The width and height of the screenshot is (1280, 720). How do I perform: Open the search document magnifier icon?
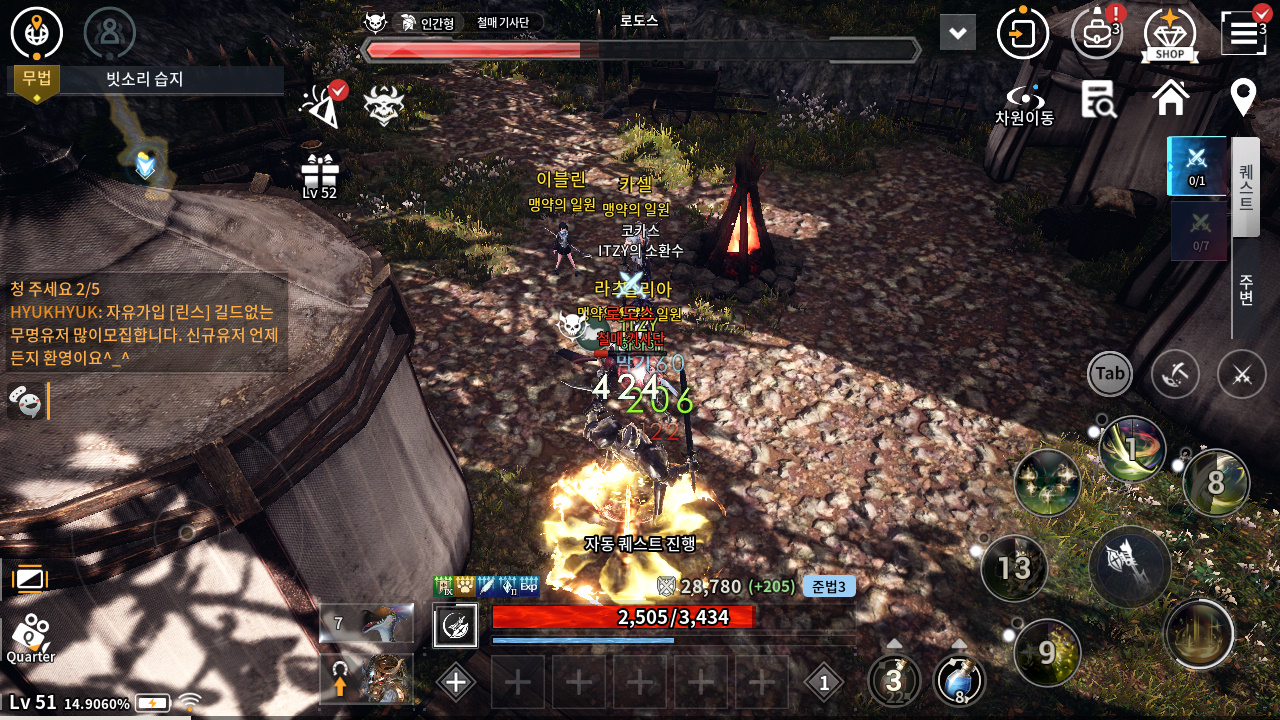[x=1098, y=98]
